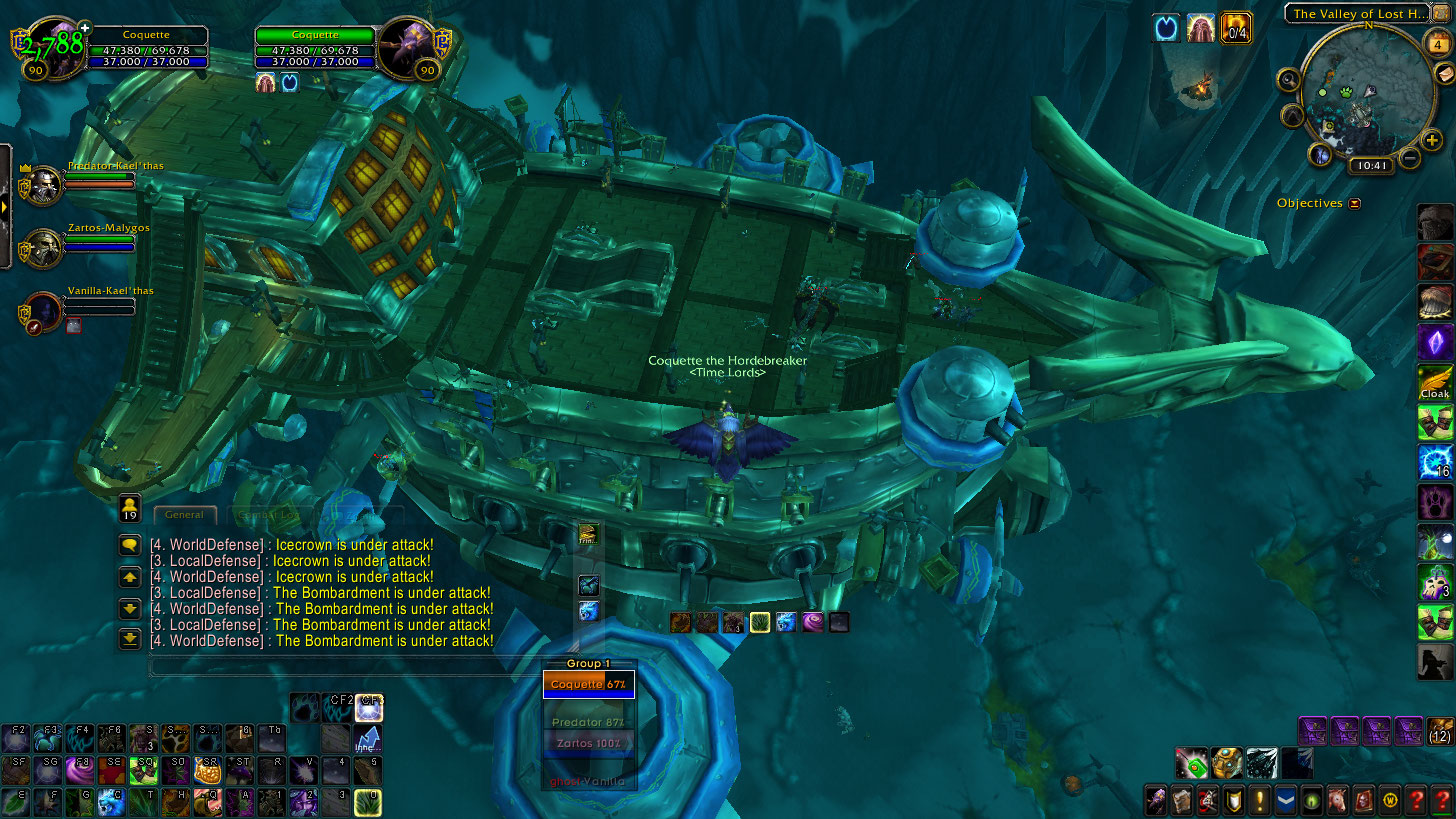Open the chat menu speech bubble button
The width and height of the screenshot is (1456, 819).
pos(129,545)
